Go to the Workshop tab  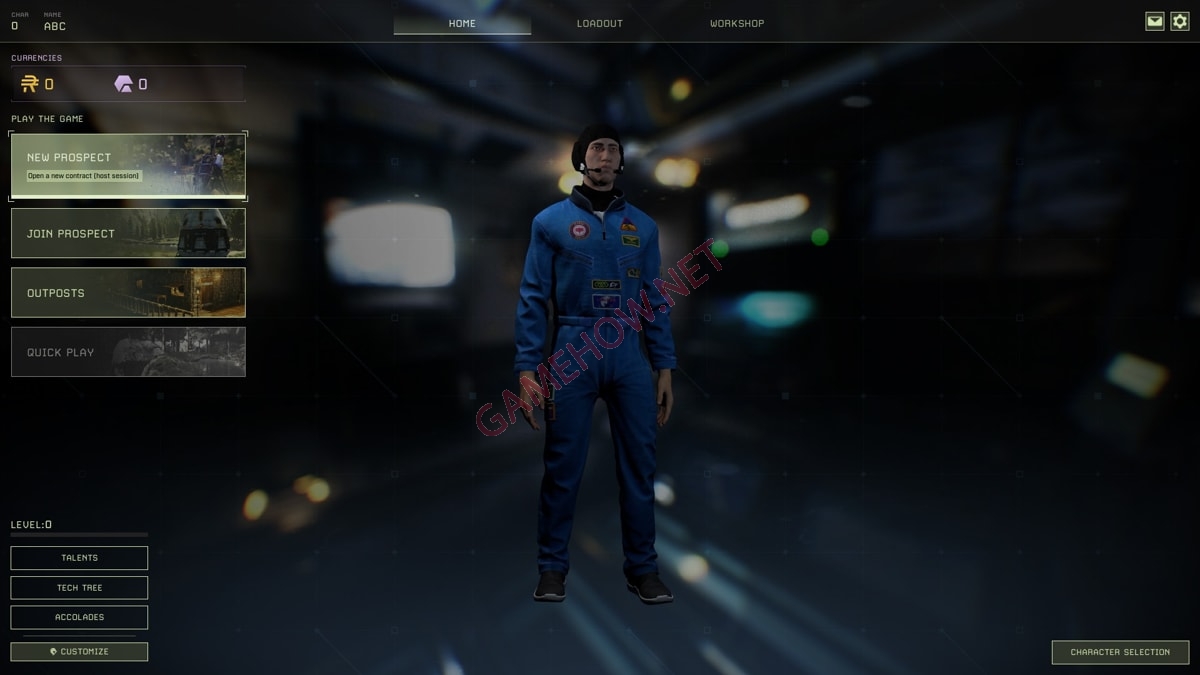(x=737, y=23)
